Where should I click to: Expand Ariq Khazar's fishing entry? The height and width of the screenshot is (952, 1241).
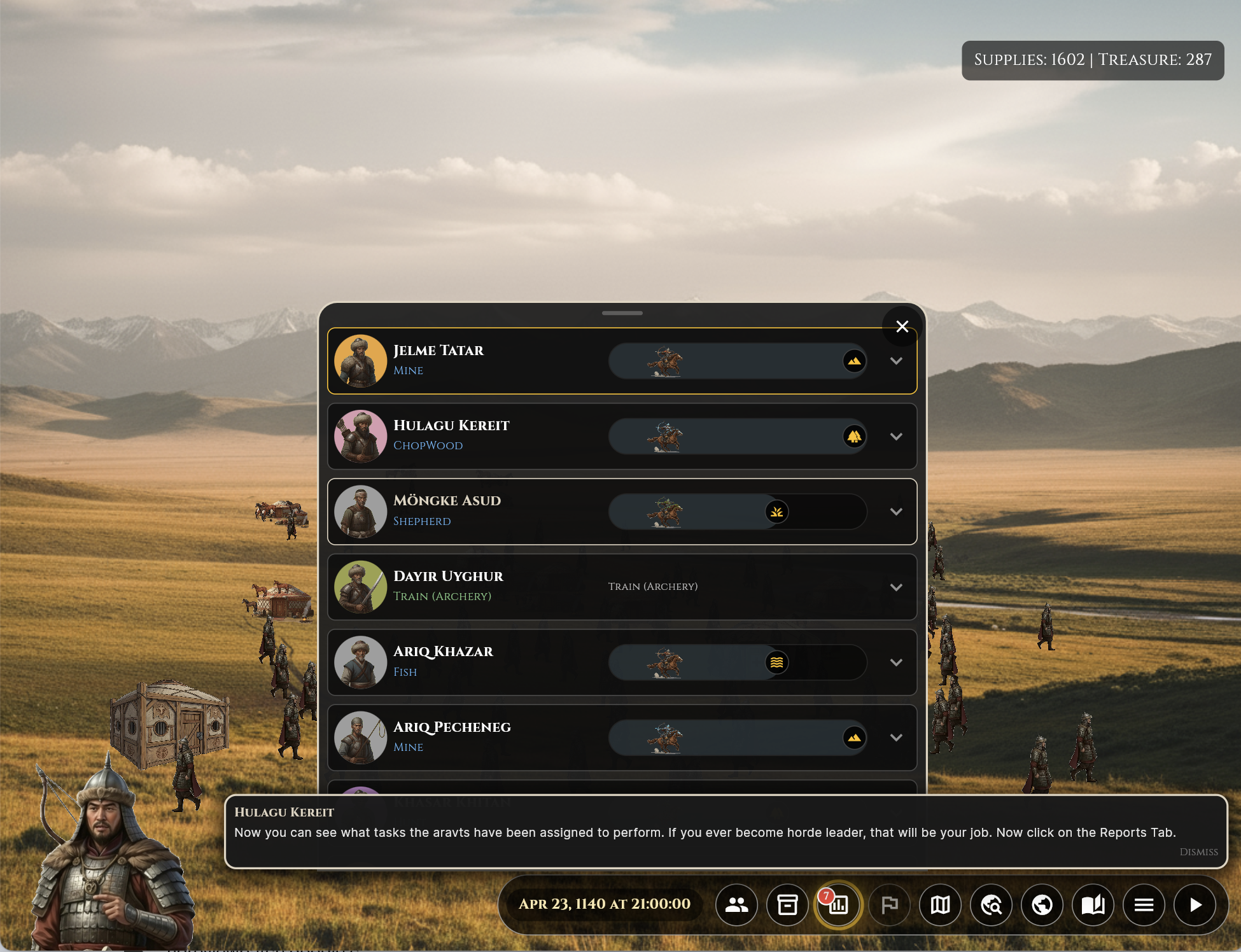(896, 662)
